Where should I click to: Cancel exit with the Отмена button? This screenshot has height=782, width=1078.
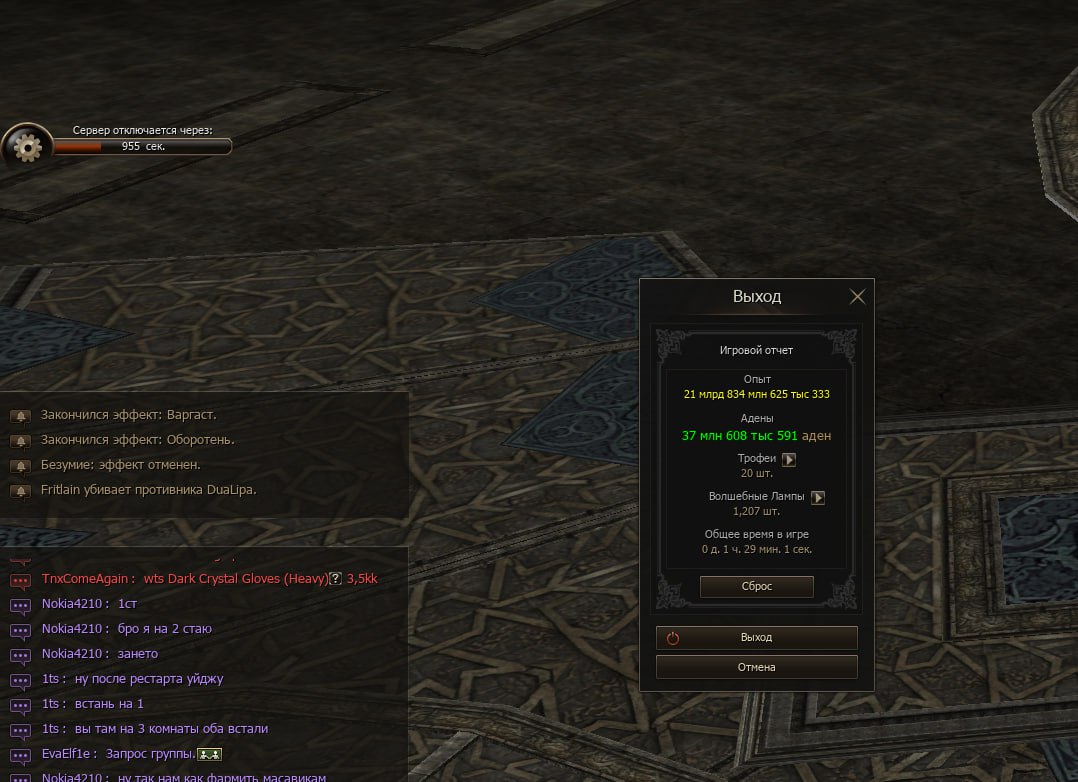coord(756,667)
